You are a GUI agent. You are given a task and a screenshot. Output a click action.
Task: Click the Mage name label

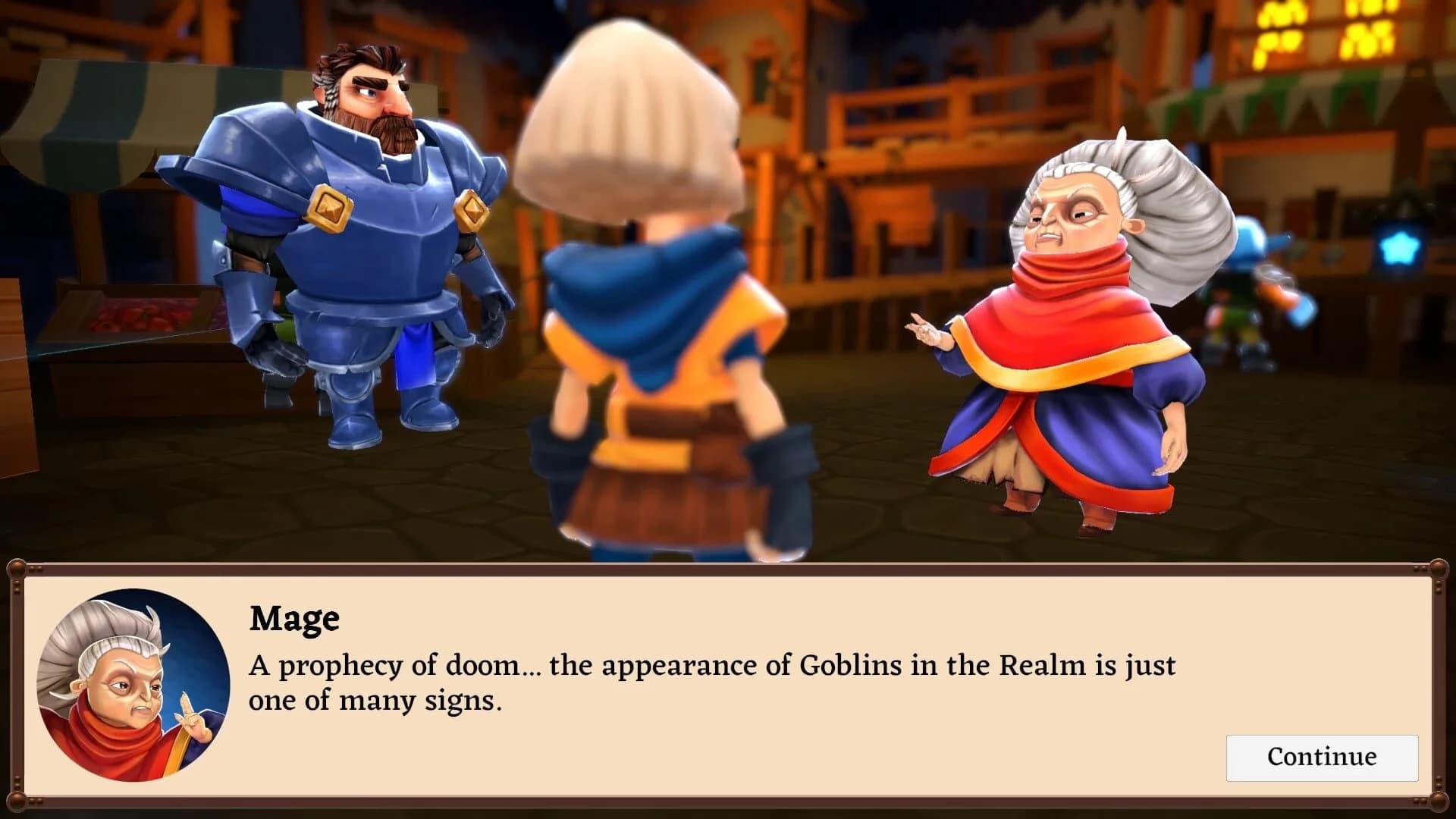click(294, 620)
